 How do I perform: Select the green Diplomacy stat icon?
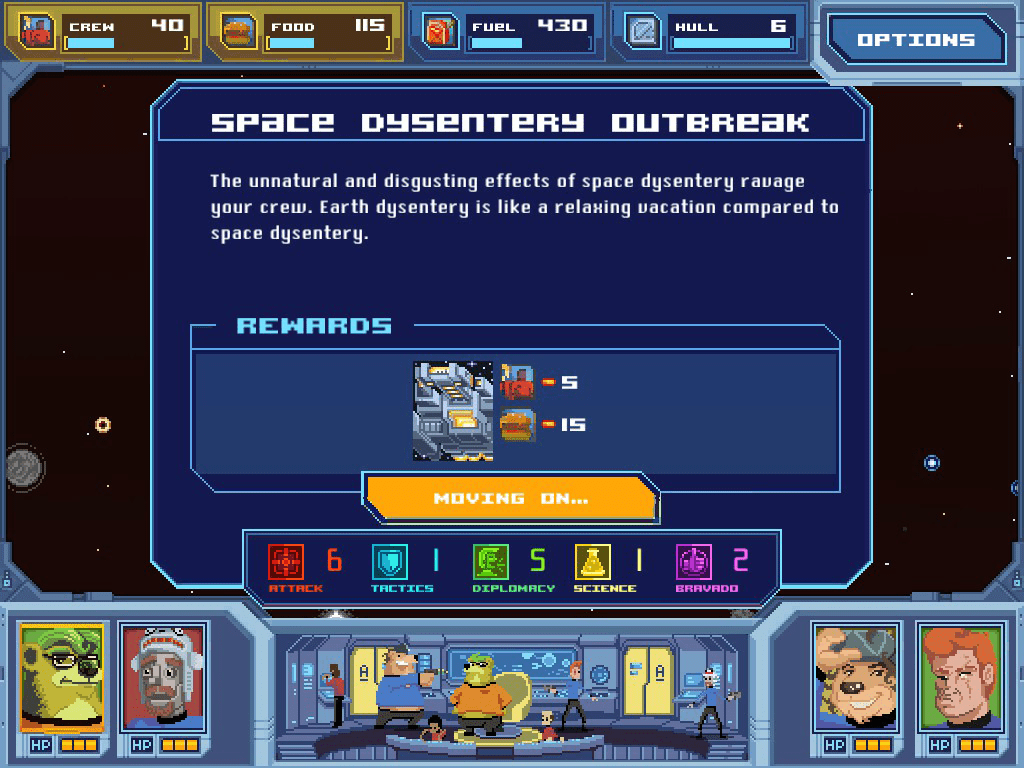(491, 562)
